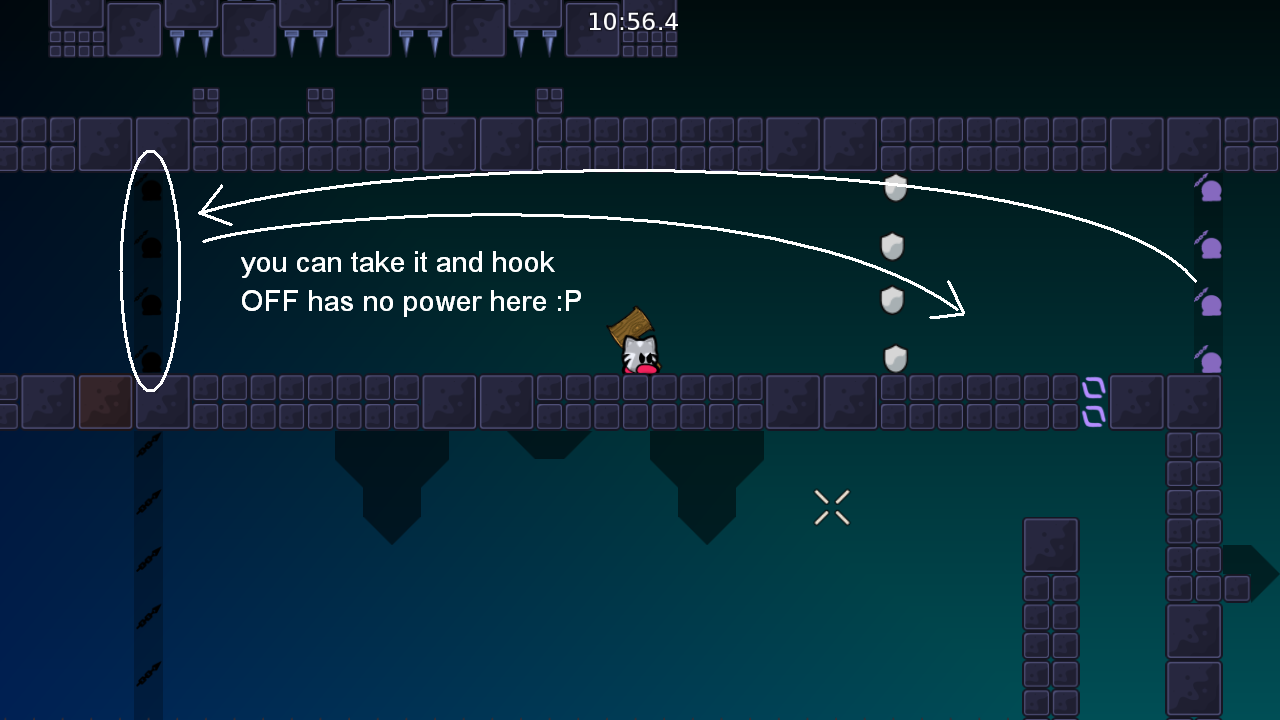
Task: Toggle the bottom darkened hook in the circled column
Action: point(150,362)
